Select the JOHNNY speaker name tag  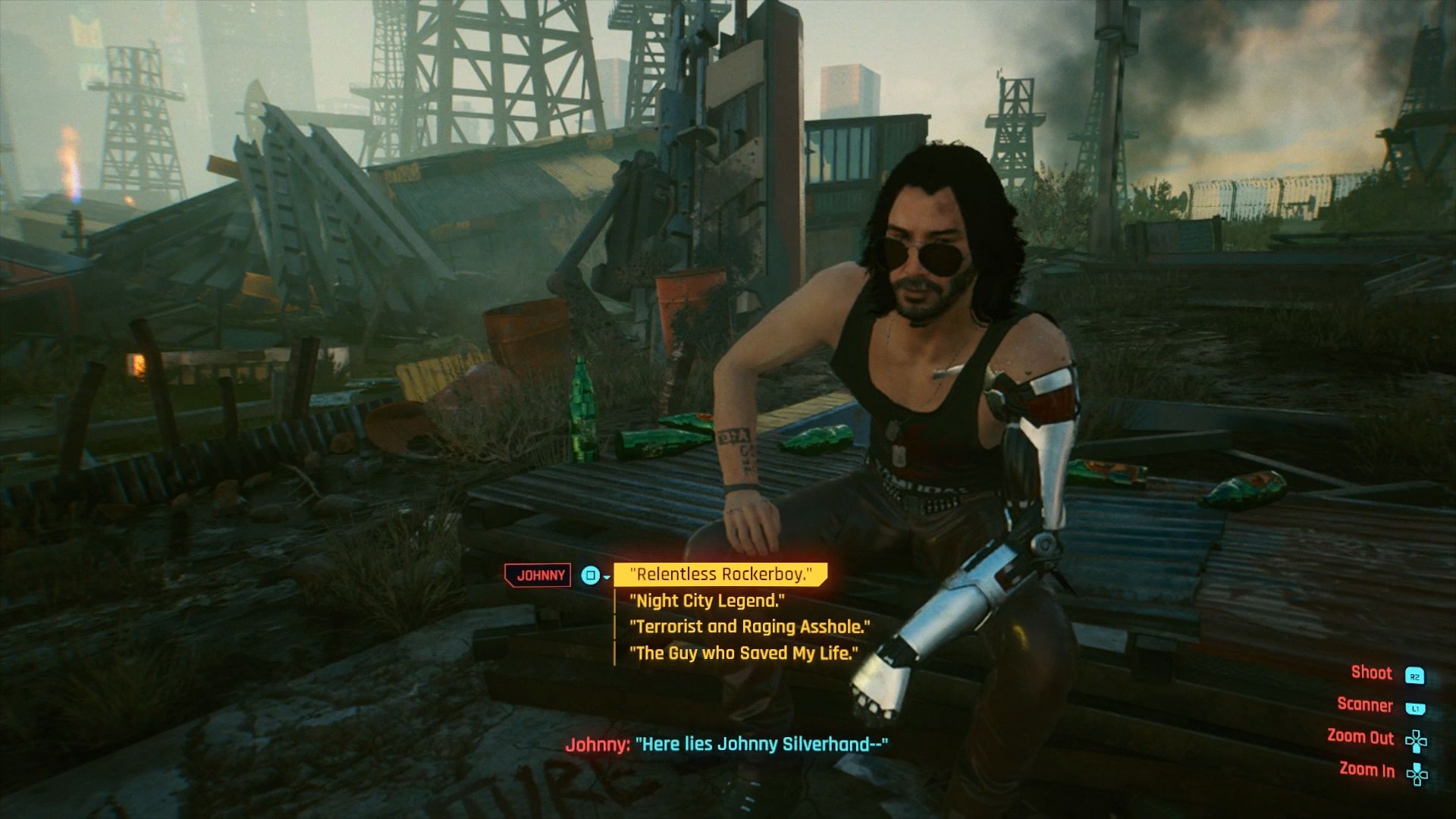click(x=538, y=575)
